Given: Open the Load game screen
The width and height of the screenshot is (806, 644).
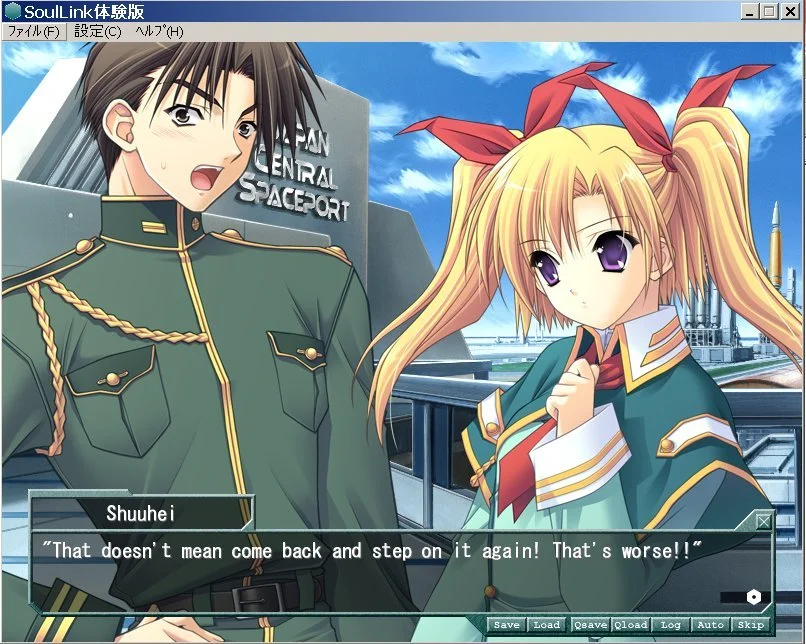Looking at the screenshot, I should point(546,625).
